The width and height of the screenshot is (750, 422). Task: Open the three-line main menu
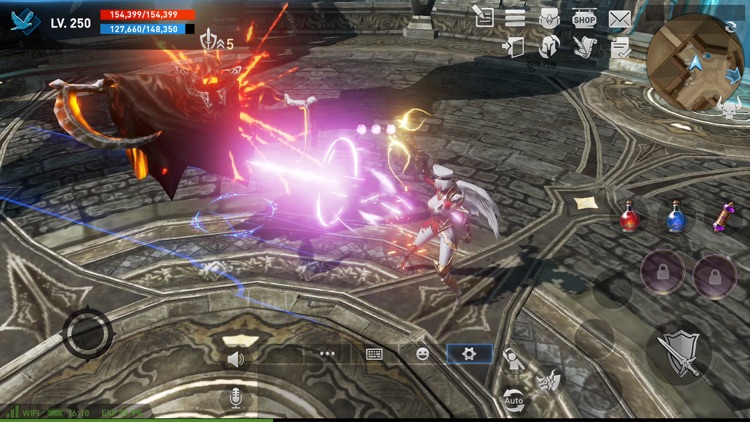[x=515, y=18]
